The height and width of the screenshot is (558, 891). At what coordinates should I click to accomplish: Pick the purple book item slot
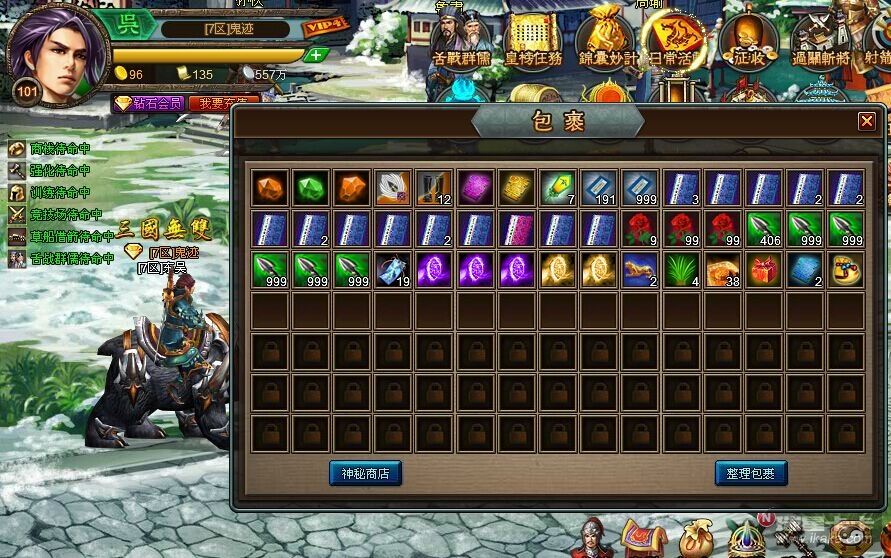point(476,188)
